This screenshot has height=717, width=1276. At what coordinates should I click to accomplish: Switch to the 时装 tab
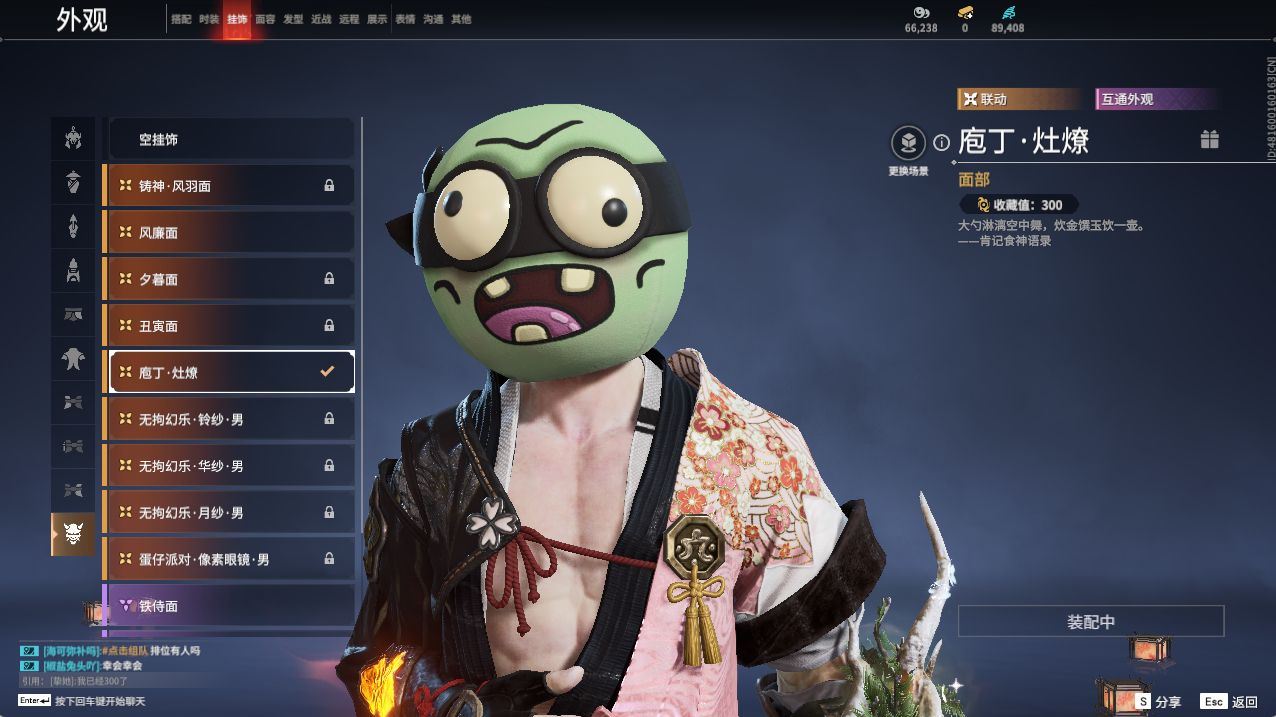click(x=209, y=19)
